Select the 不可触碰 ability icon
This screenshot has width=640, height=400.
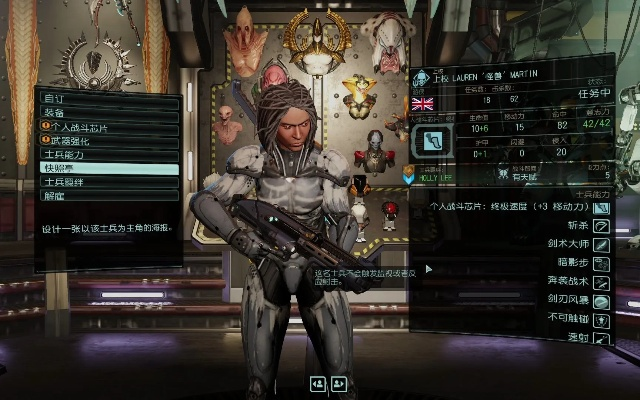coord(602,320)
